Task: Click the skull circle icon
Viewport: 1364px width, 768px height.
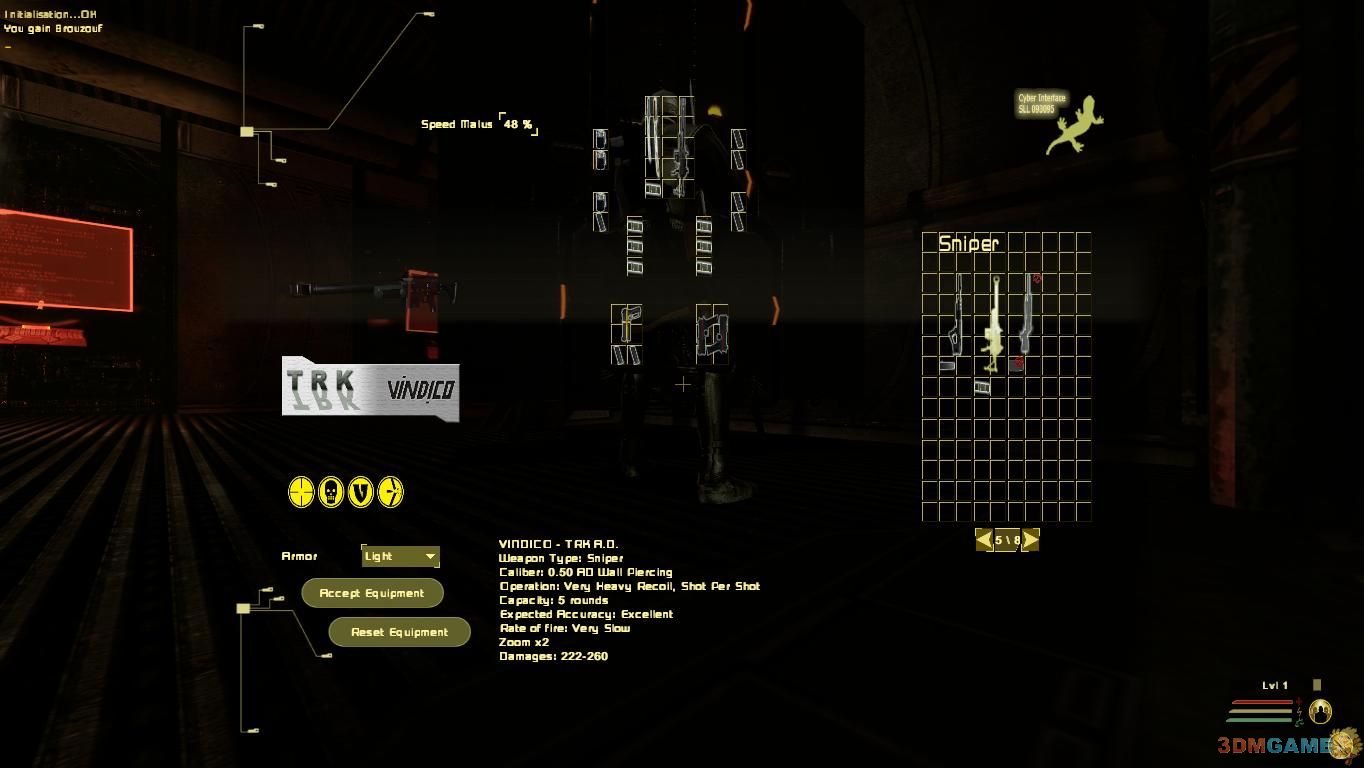Action: coord(331,492)
